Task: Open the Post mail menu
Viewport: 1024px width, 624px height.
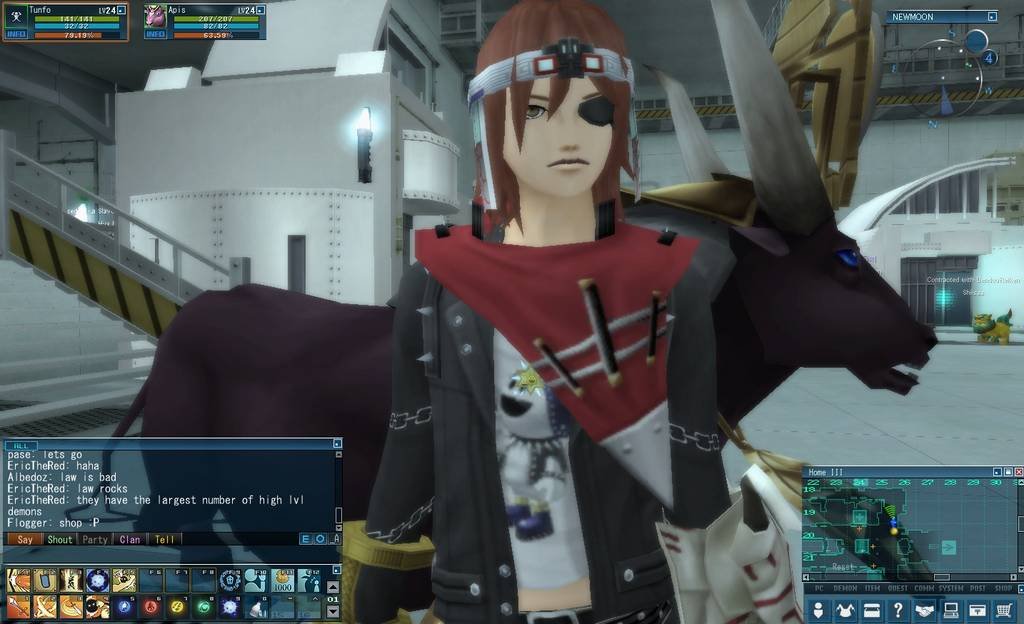Action: pyautogui.click(x=977, y=610)
